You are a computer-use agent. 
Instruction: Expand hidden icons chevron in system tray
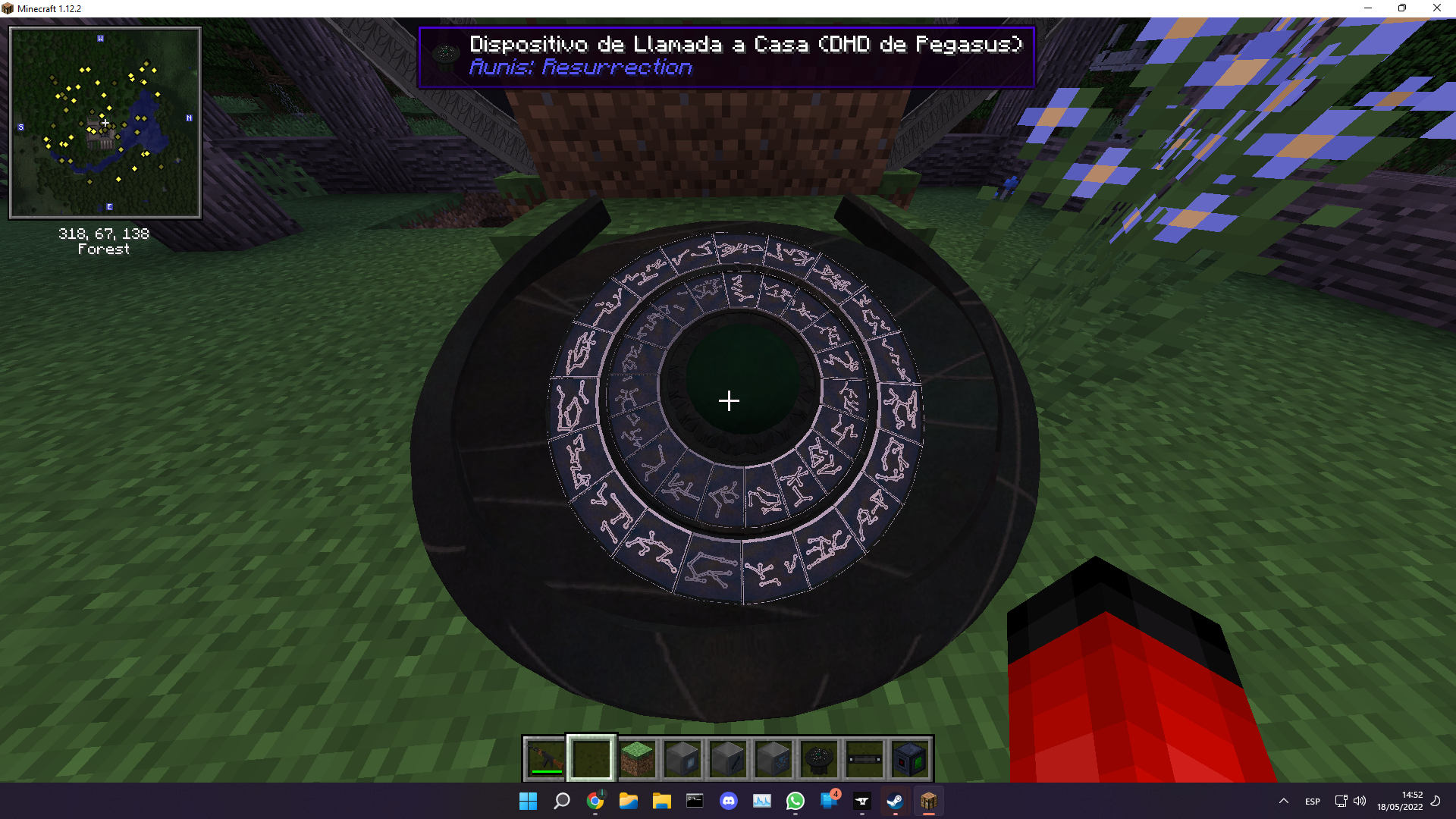pyautogui.click(x=1284, y=801)
